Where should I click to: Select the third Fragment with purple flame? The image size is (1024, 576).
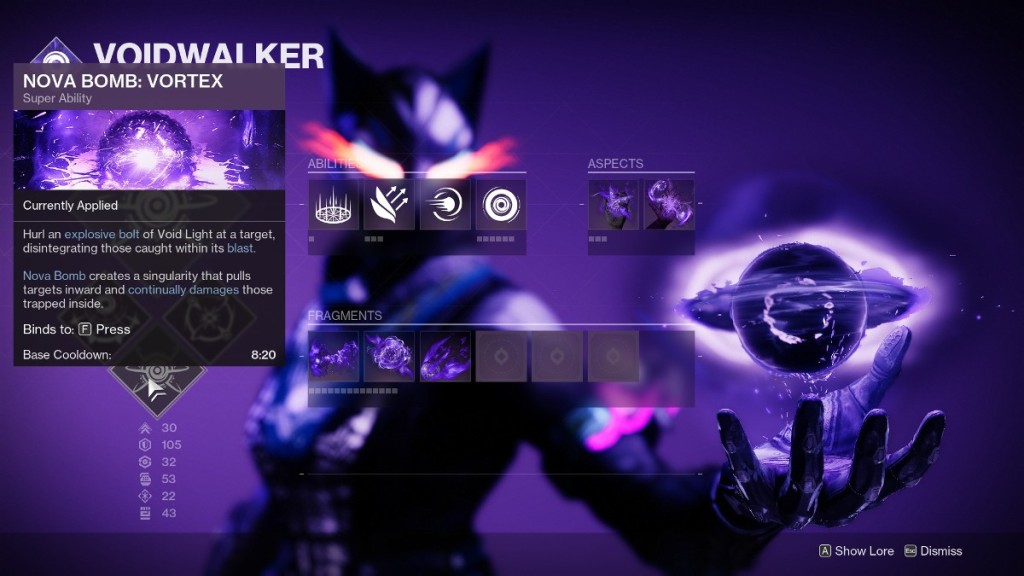pyautogui.click(x=445, y=356)
